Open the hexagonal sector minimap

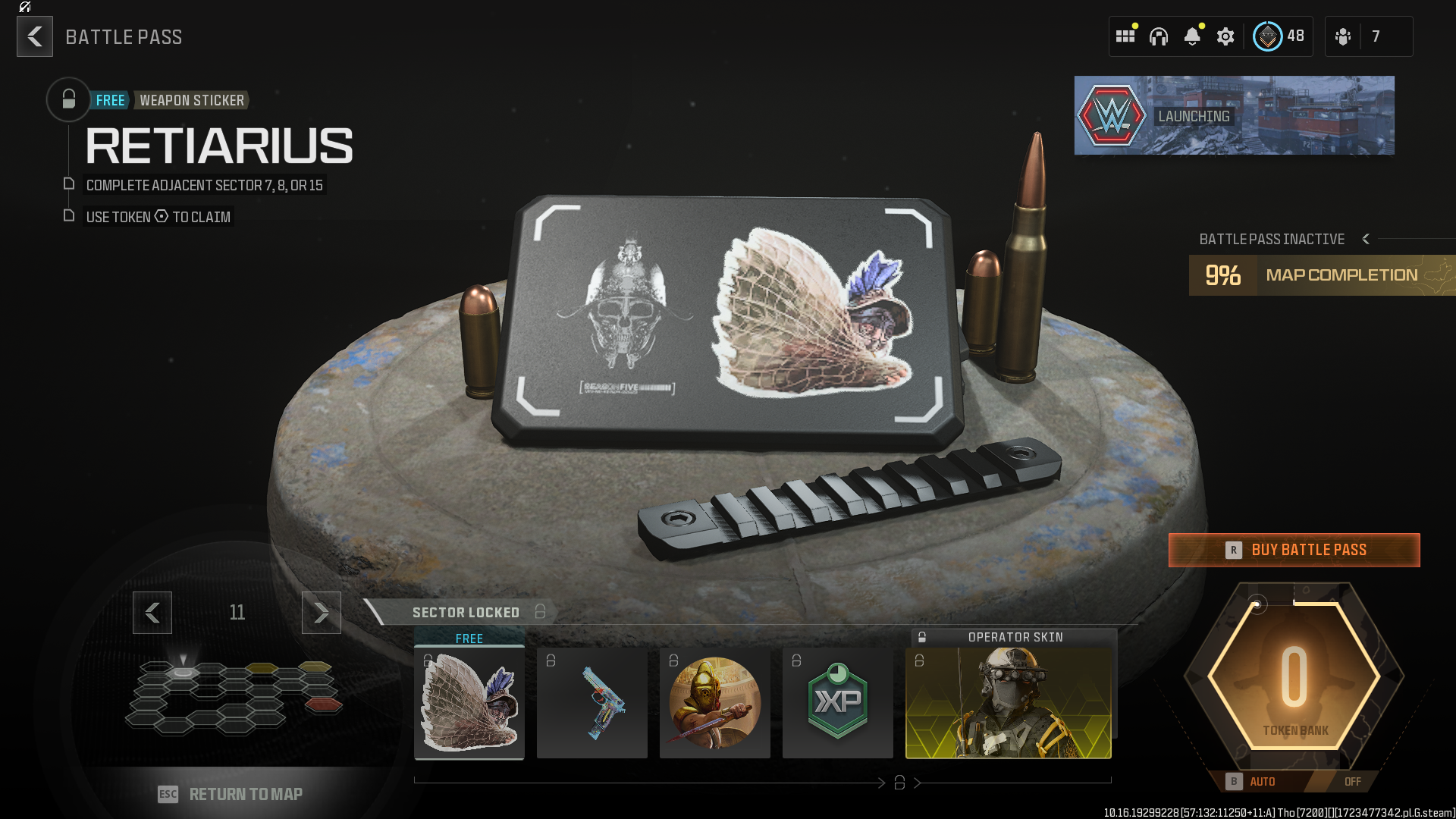click(x=235, y=698)
